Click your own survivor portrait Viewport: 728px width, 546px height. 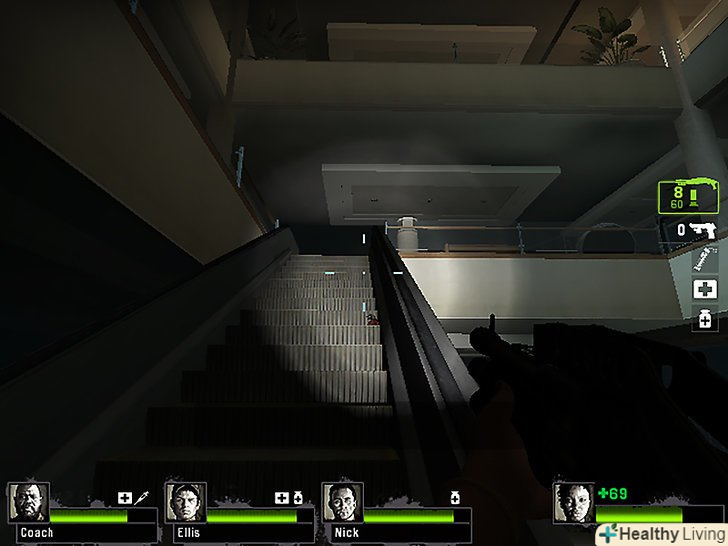click(573, 503)
